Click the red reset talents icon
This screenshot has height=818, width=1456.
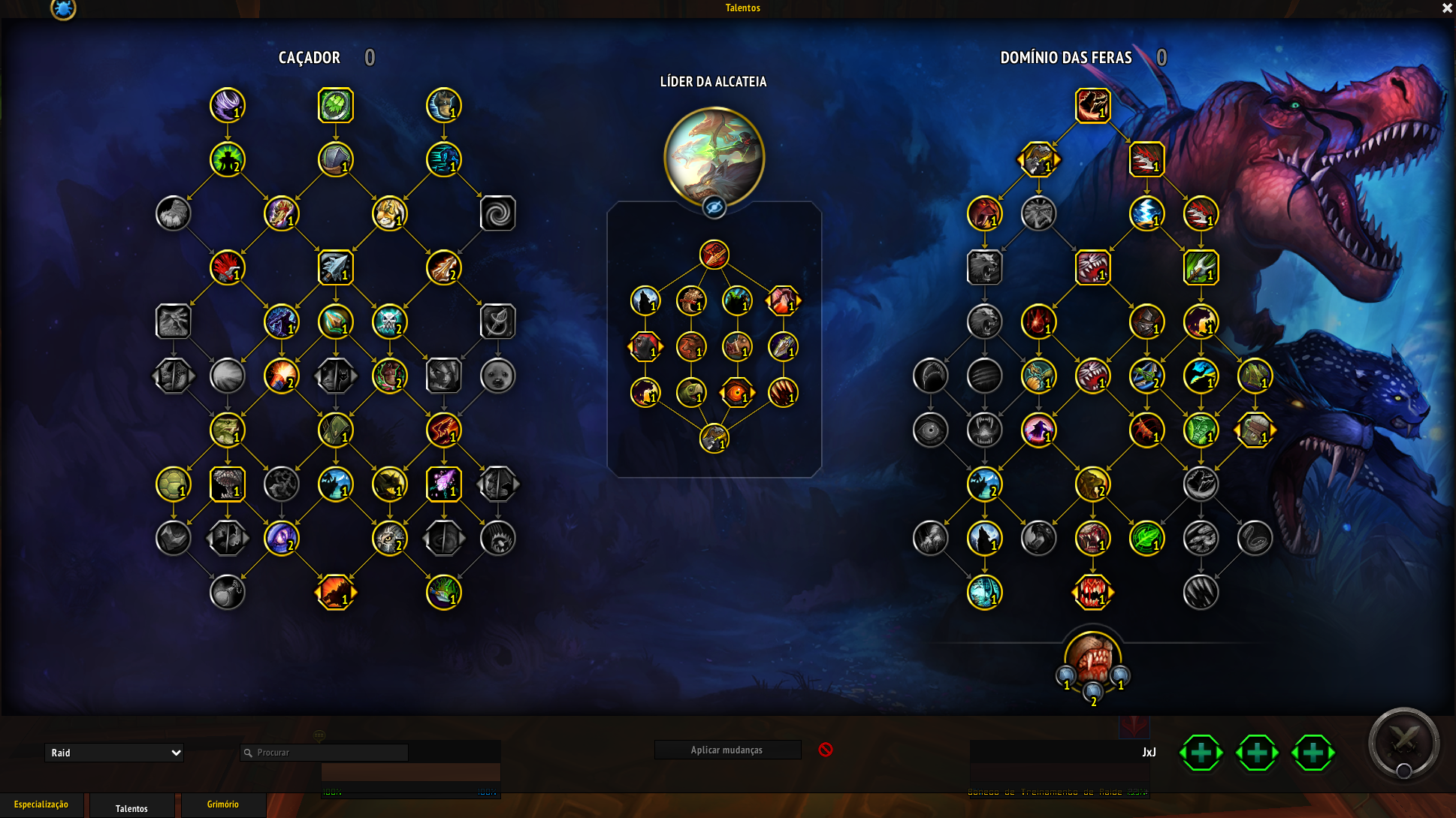click(826, 750)
